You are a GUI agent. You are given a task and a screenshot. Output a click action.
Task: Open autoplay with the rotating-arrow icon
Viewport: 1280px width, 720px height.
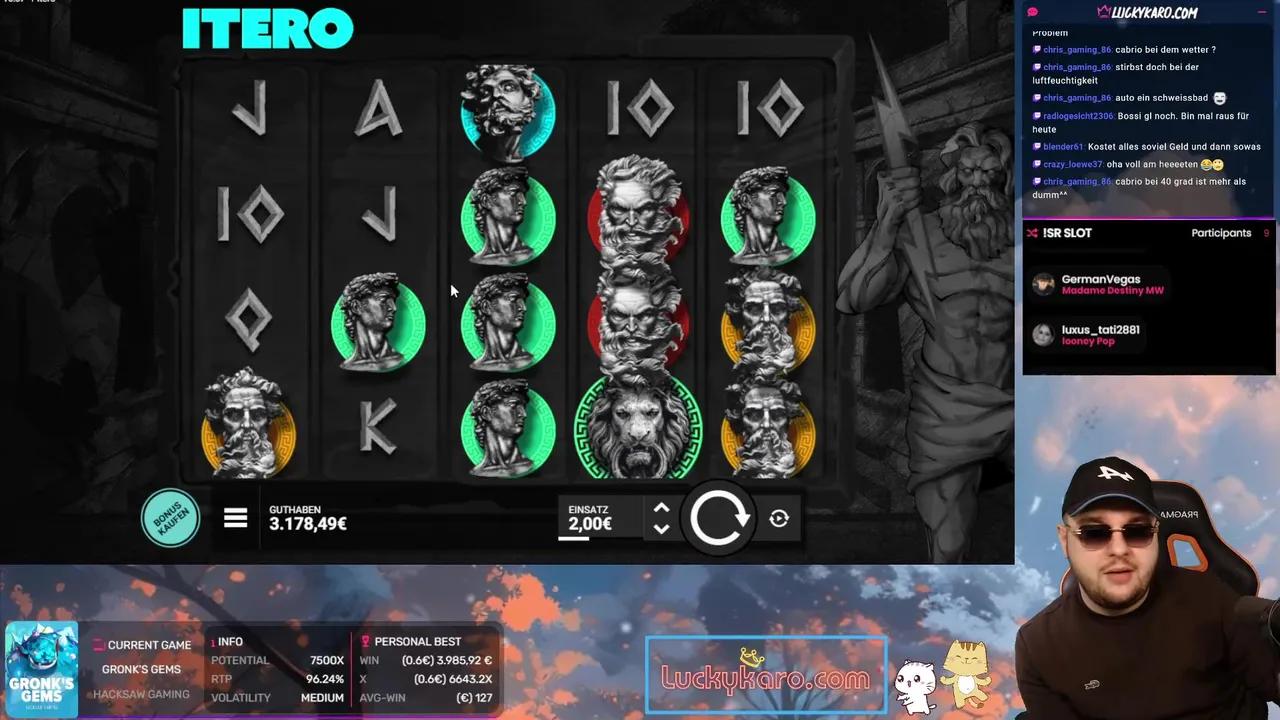(780, 518)
